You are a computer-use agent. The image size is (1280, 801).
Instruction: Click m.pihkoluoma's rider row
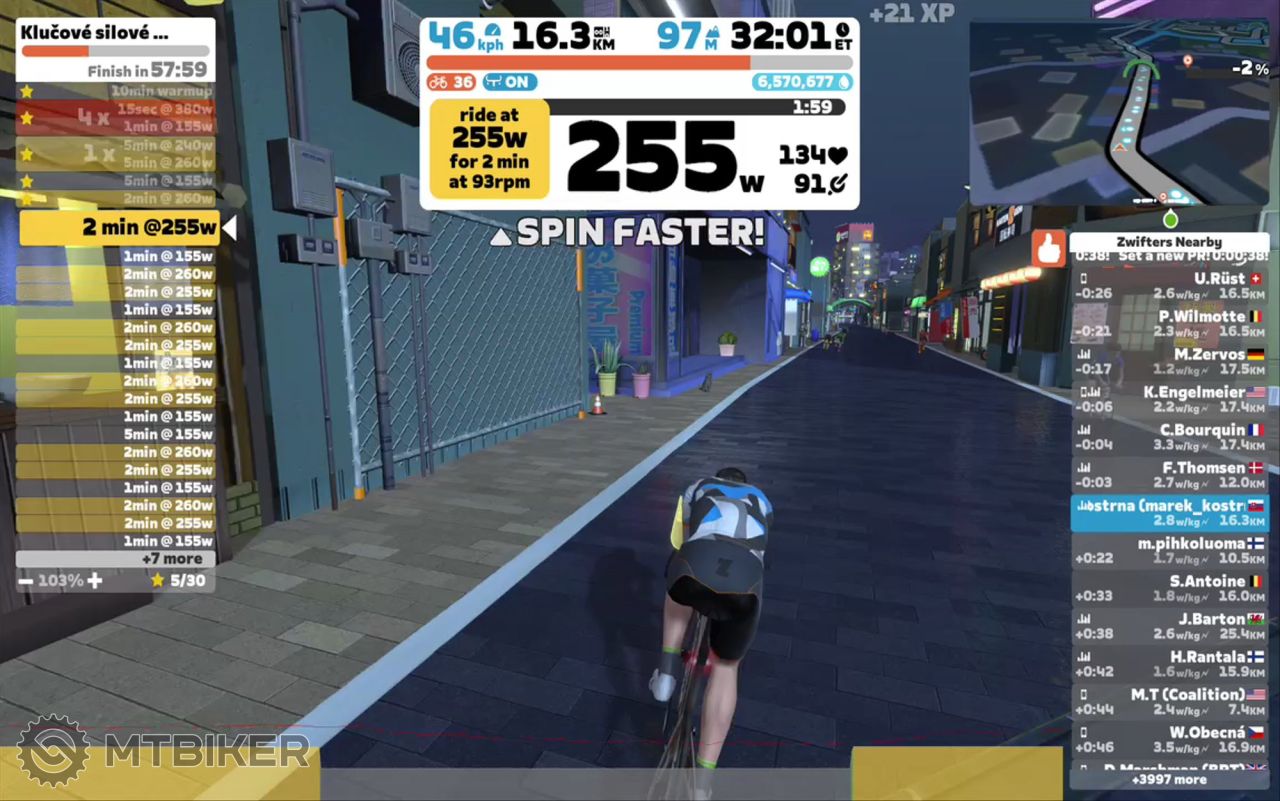(1169, 551)
